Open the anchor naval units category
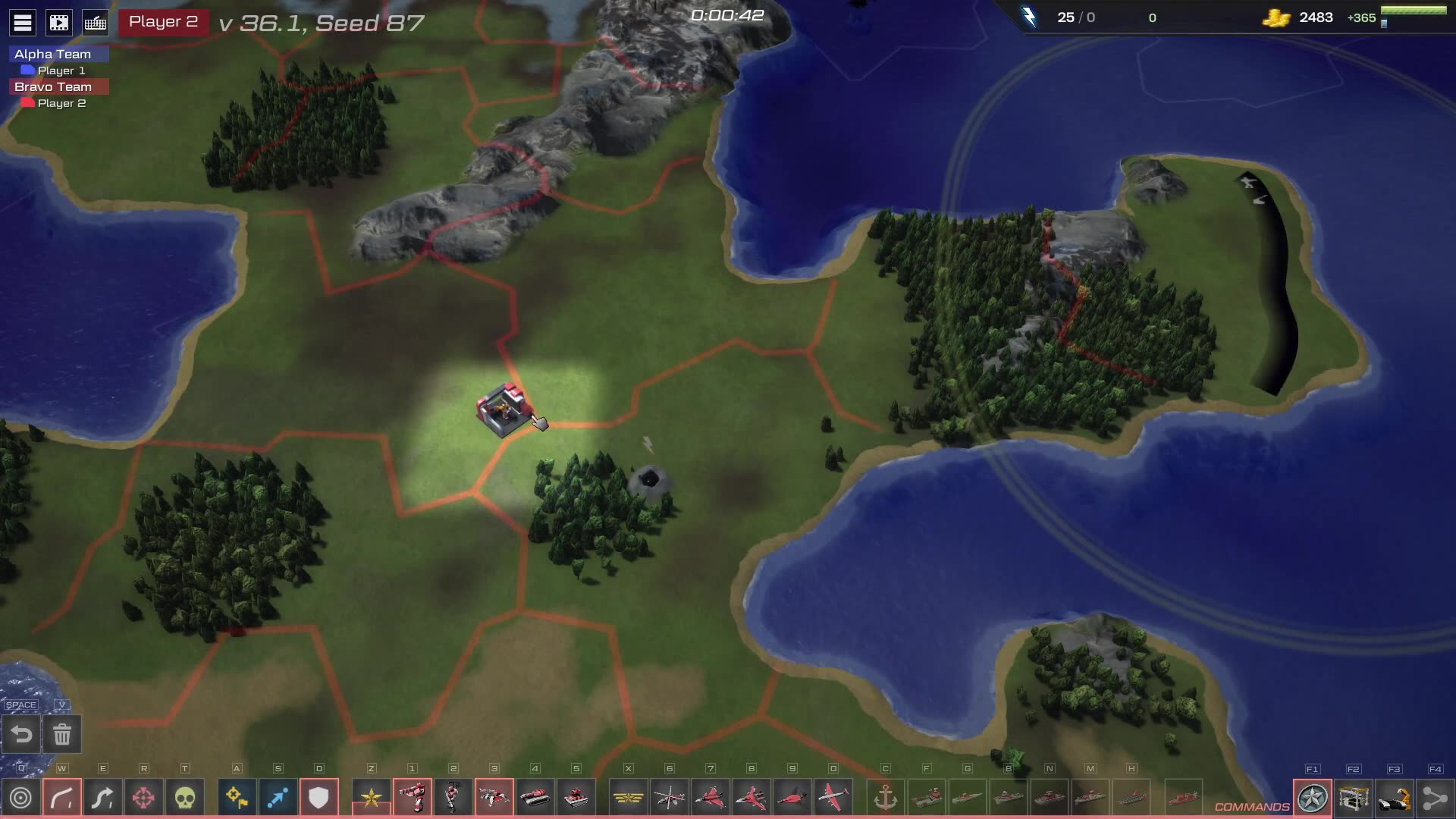The image size is (1456, 819). pyautogui.click(x=886, y=798)
